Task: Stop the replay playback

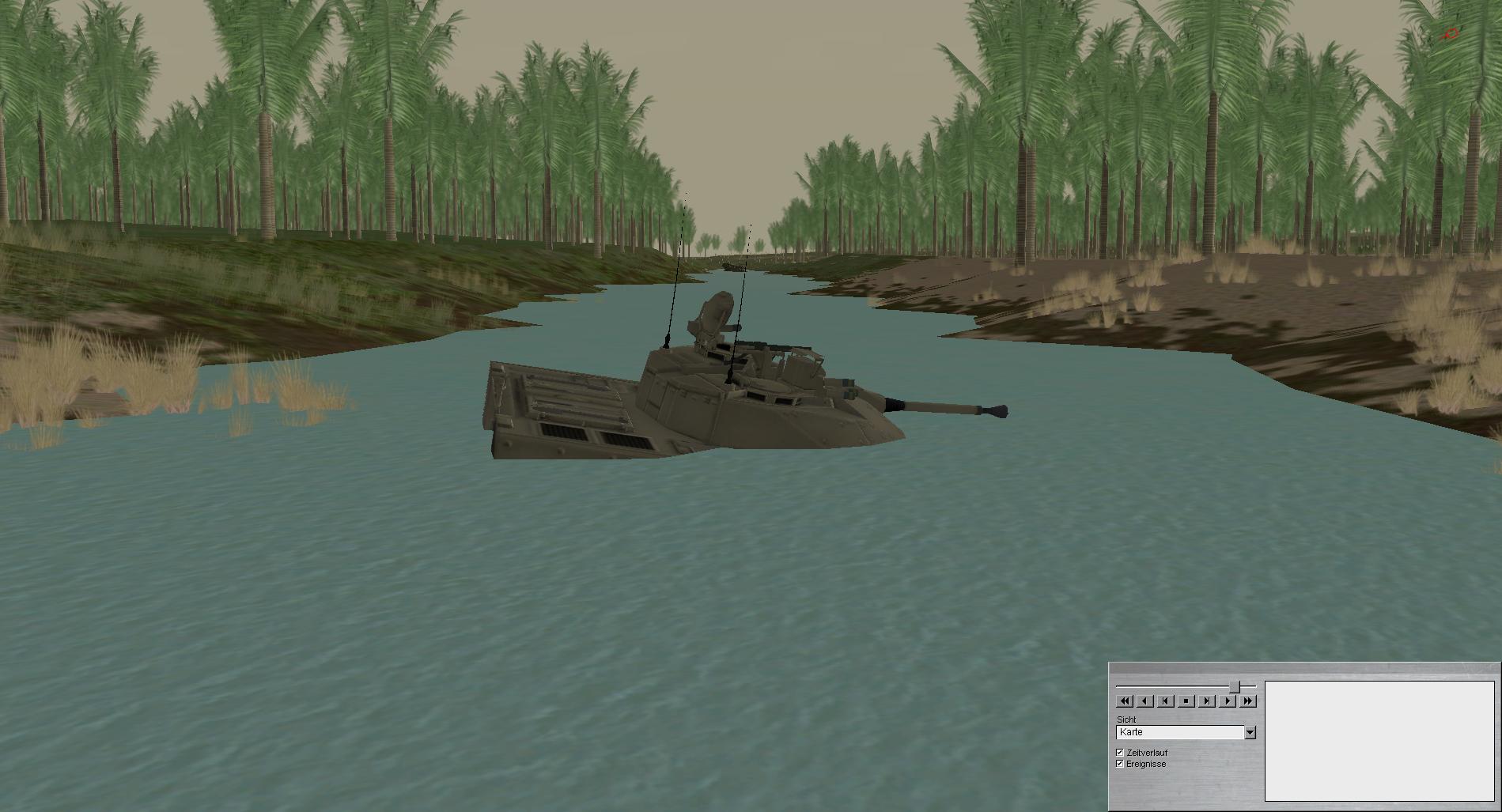Action: (1186, 701)
